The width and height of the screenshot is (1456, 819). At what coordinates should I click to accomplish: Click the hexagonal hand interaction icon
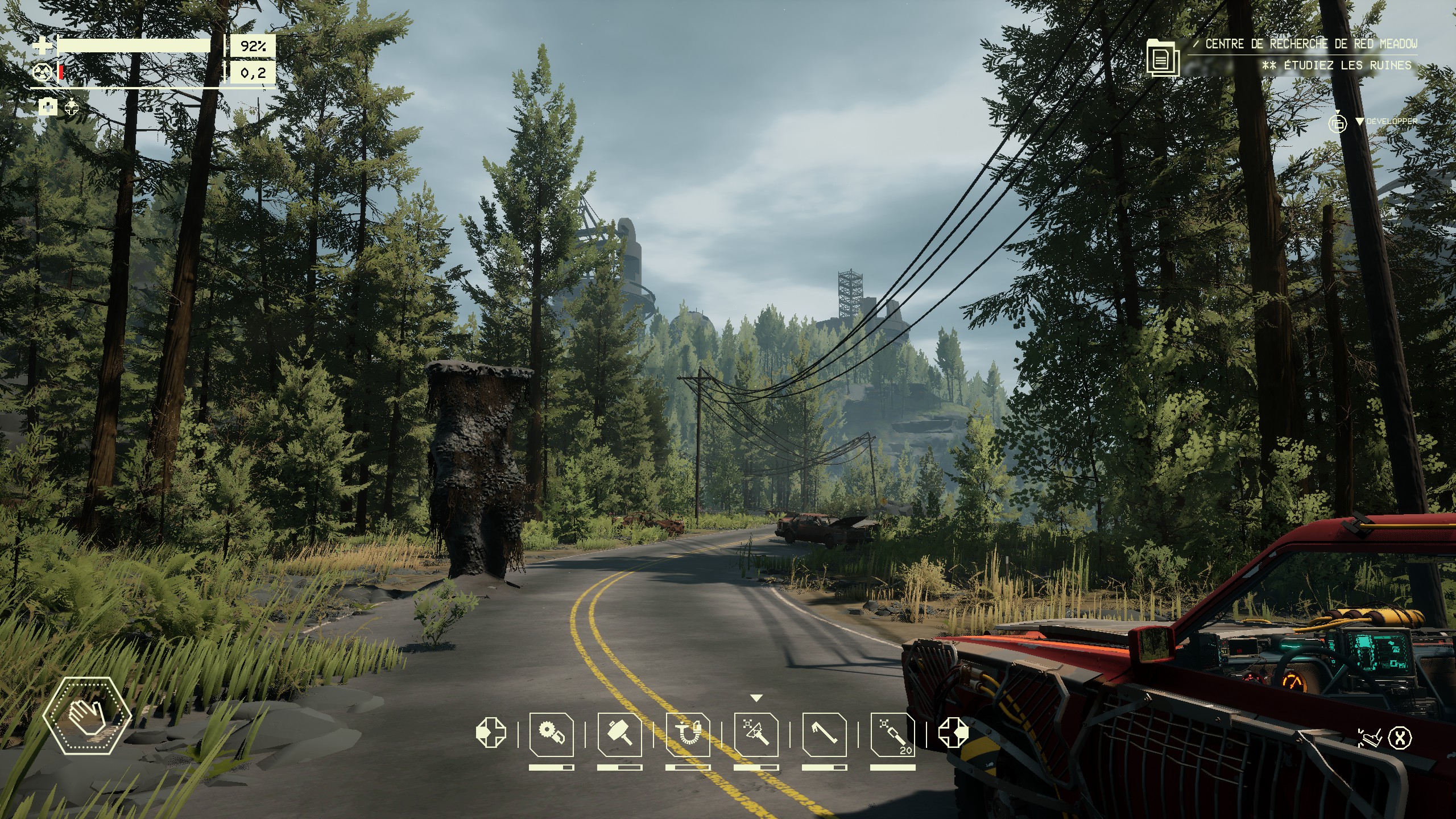tap(86, 715)
